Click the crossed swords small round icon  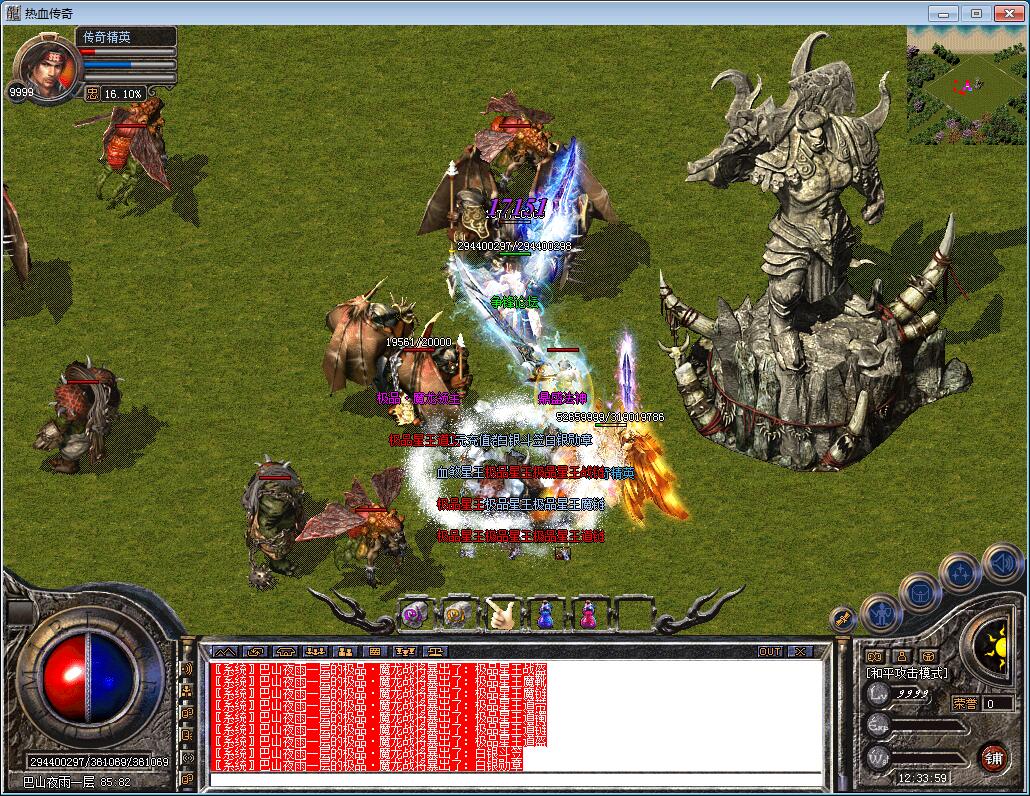pyautogui.click(x=843, y=619)
